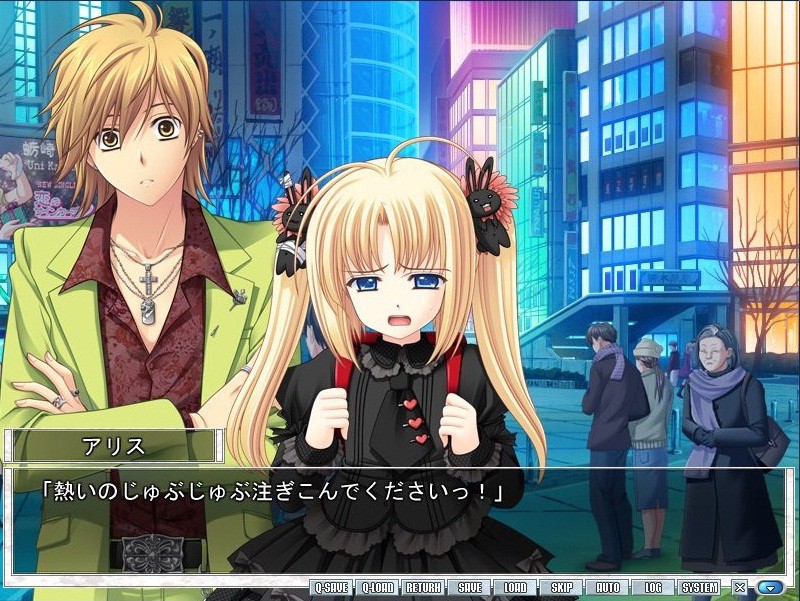Screen dimensions: 800x601
Task: Activate SKIP to fast-forward dialogue
Action: [x=560, y=588]
